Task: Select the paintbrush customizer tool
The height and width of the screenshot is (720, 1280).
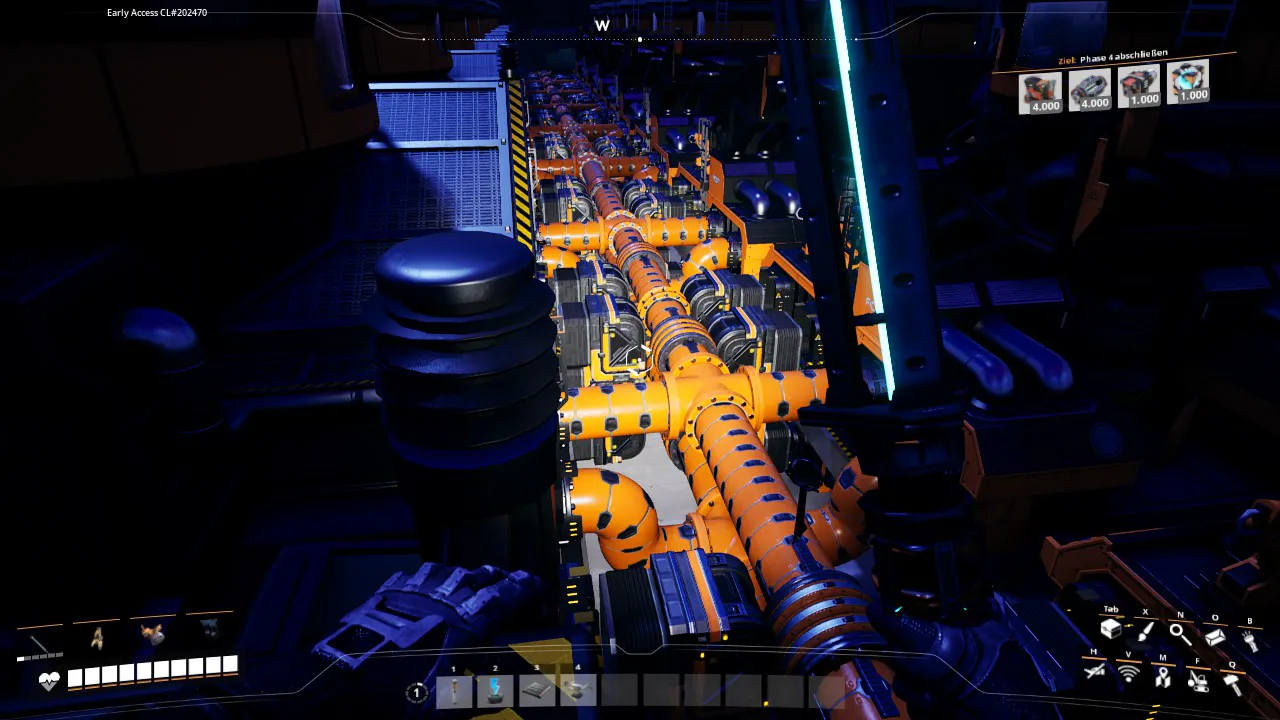Action: pos(1145,631)
